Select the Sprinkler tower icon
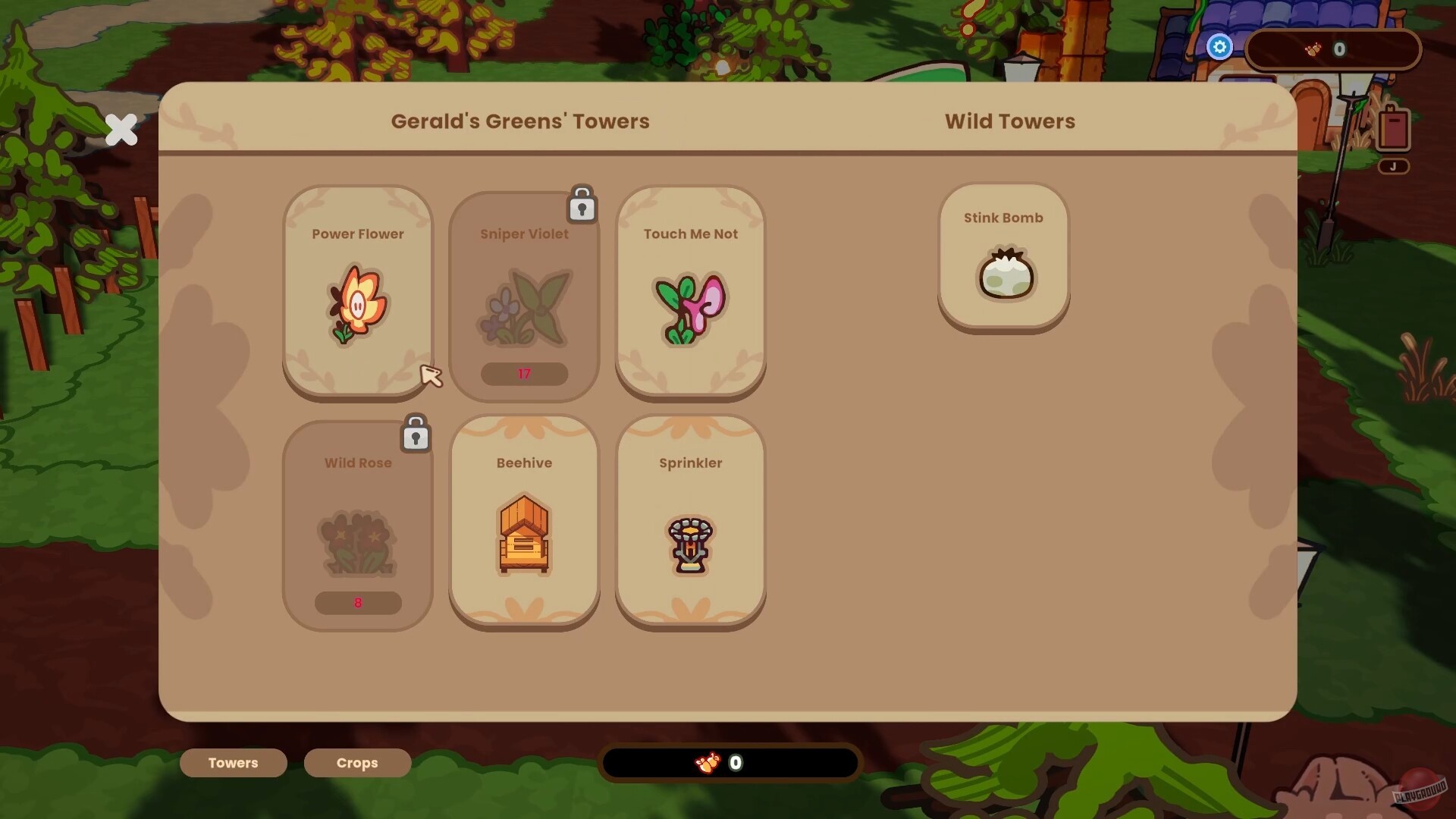This screenshot has width=1456, height=819. [x=689, y=542]
